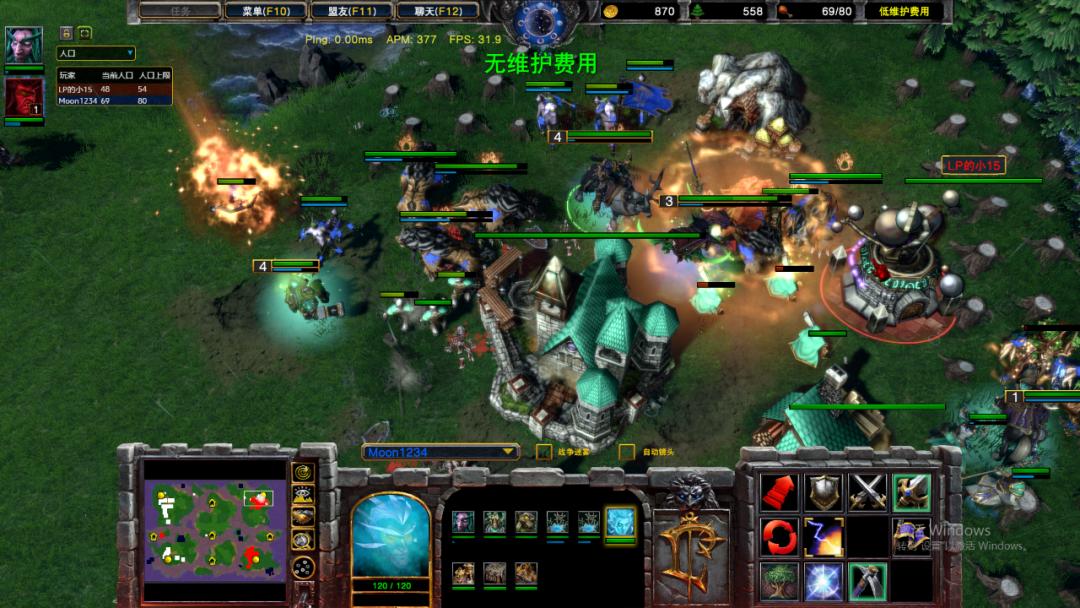The image size is (1080, 608).
Task: Click the greyed-out 任务 quests button
Action: [180, 11]
